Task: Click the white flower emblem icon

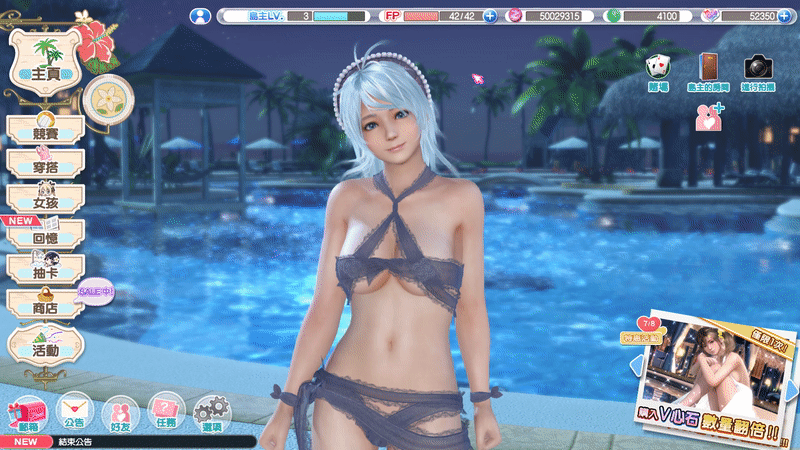Action: pyautogui.click(x=105, y=95)
